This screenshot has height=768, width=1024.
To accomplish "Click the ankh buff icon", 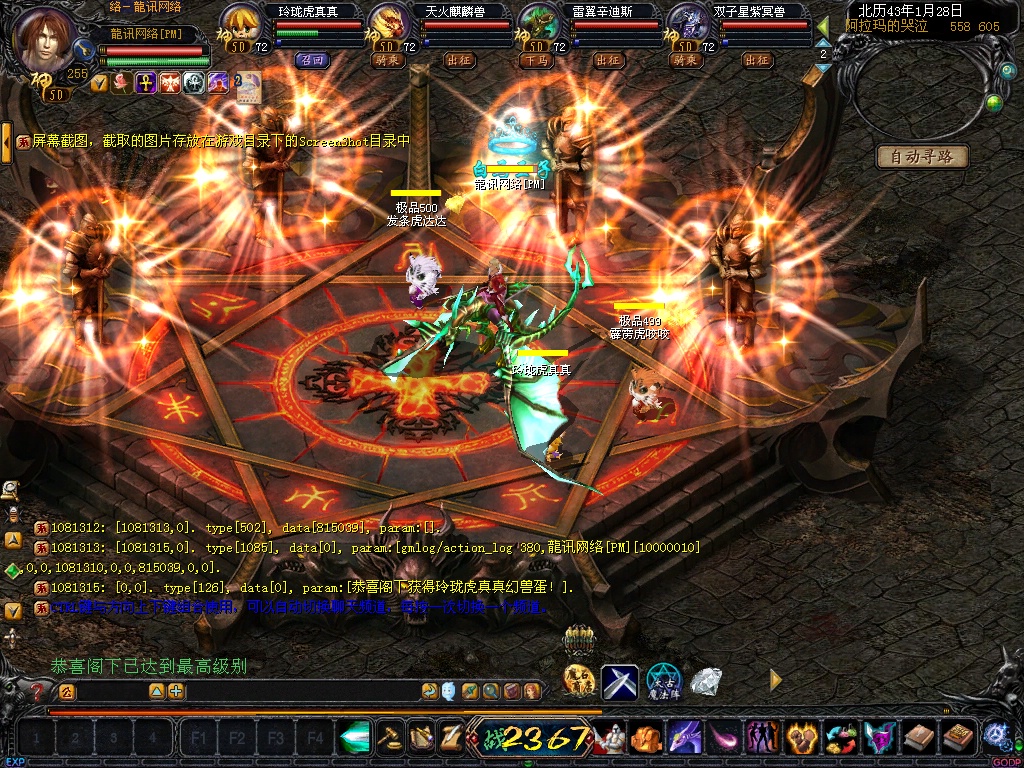I will pyautogui.click(x=146, y=83).
